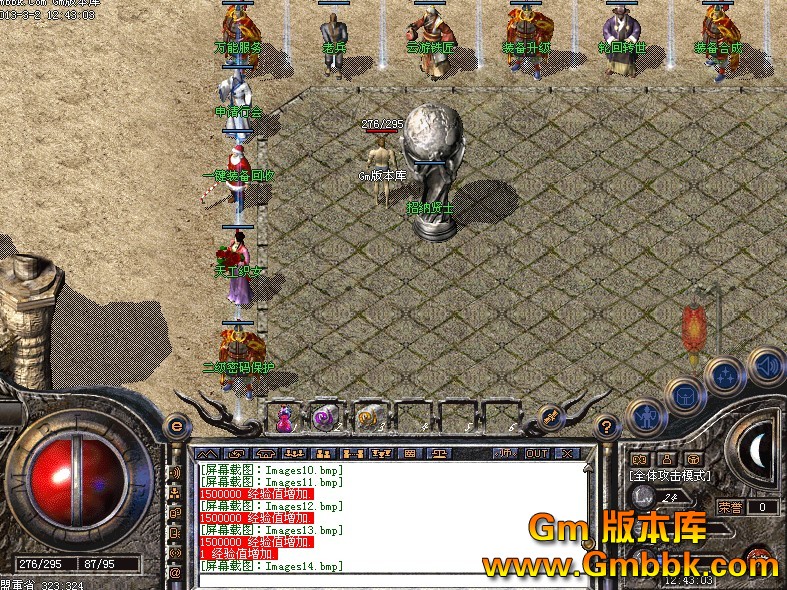
Task: Click the OUT button above chat
Action: (x=537, y=454)
